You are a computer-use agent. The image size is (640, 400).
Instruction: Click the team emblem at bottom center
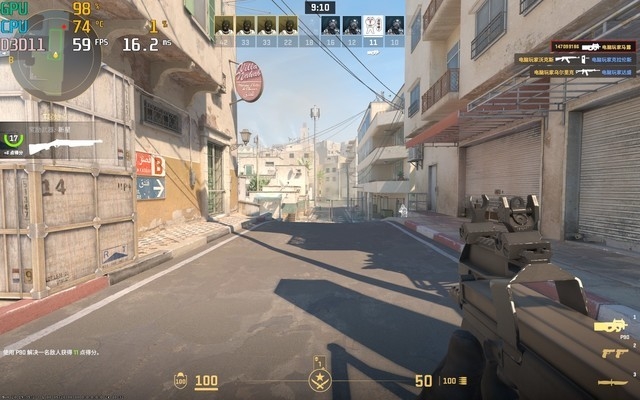tap(320, 380)
